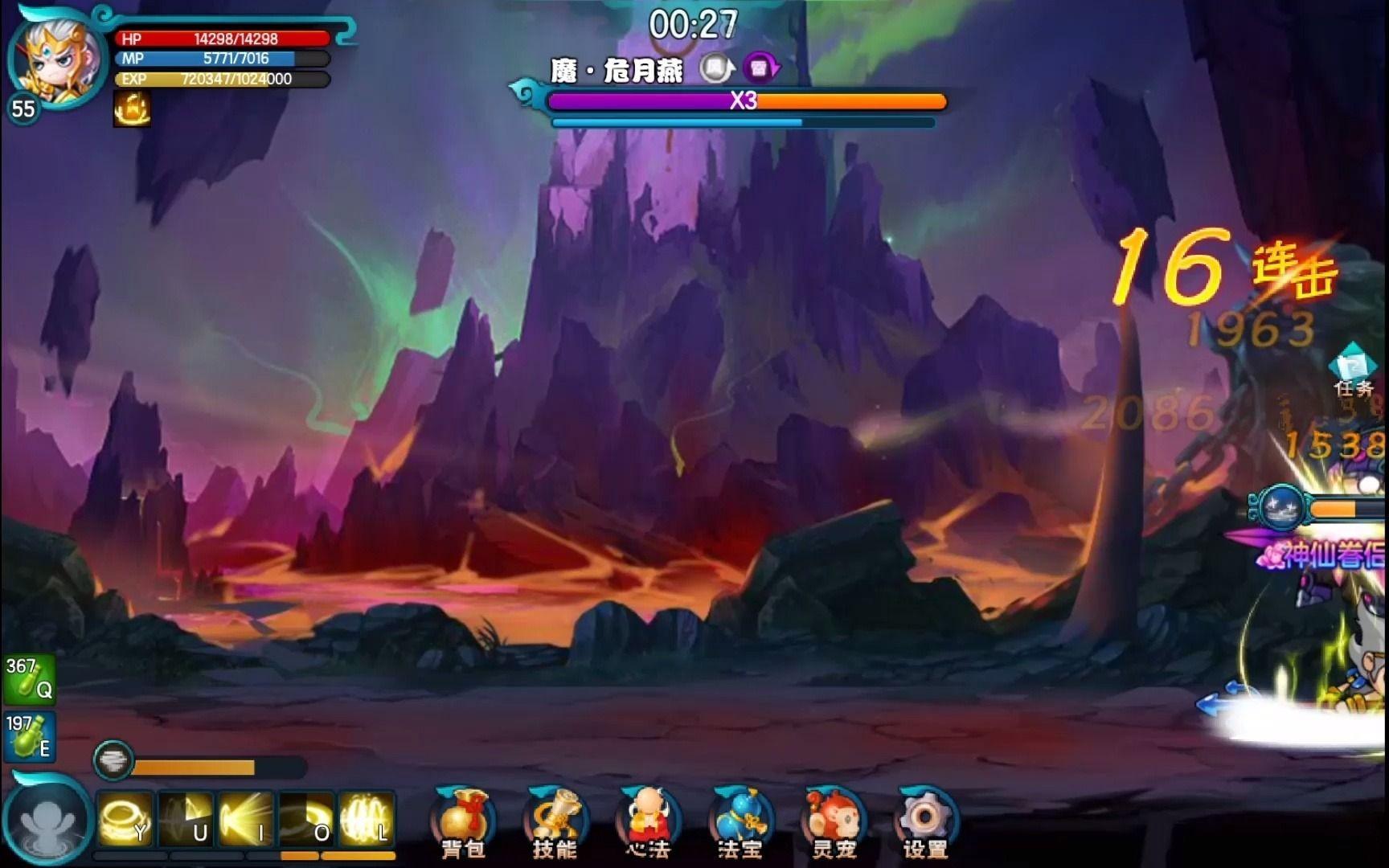The height and width of the screenshot is (868, 1389).
Task: Click the player character portrait
Action: pyautogui.click(x=56, y=60)
